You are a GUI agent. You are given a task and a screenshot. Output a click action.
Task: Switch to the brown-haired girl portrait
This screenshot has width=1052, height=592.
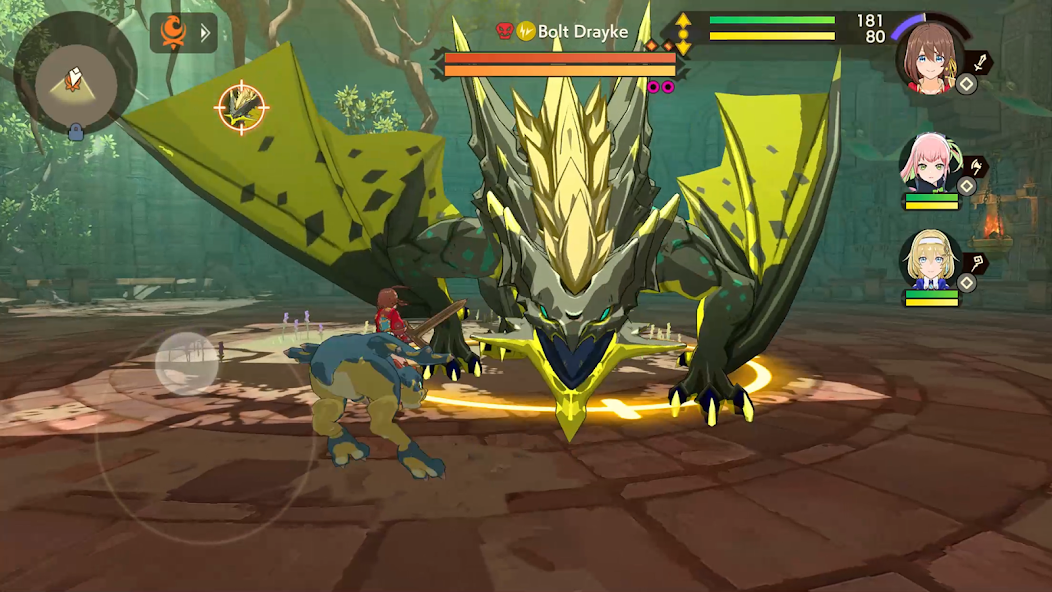[x=930, y=58]
